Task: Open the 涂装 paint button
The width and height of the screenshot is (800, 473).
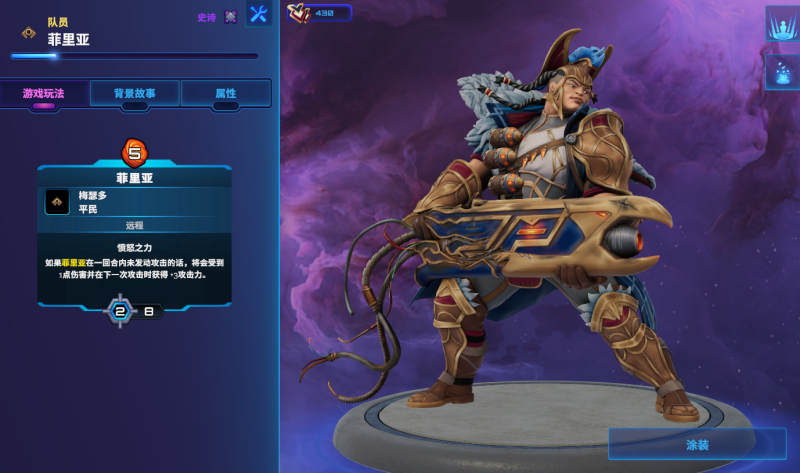Action: (697, 444)
